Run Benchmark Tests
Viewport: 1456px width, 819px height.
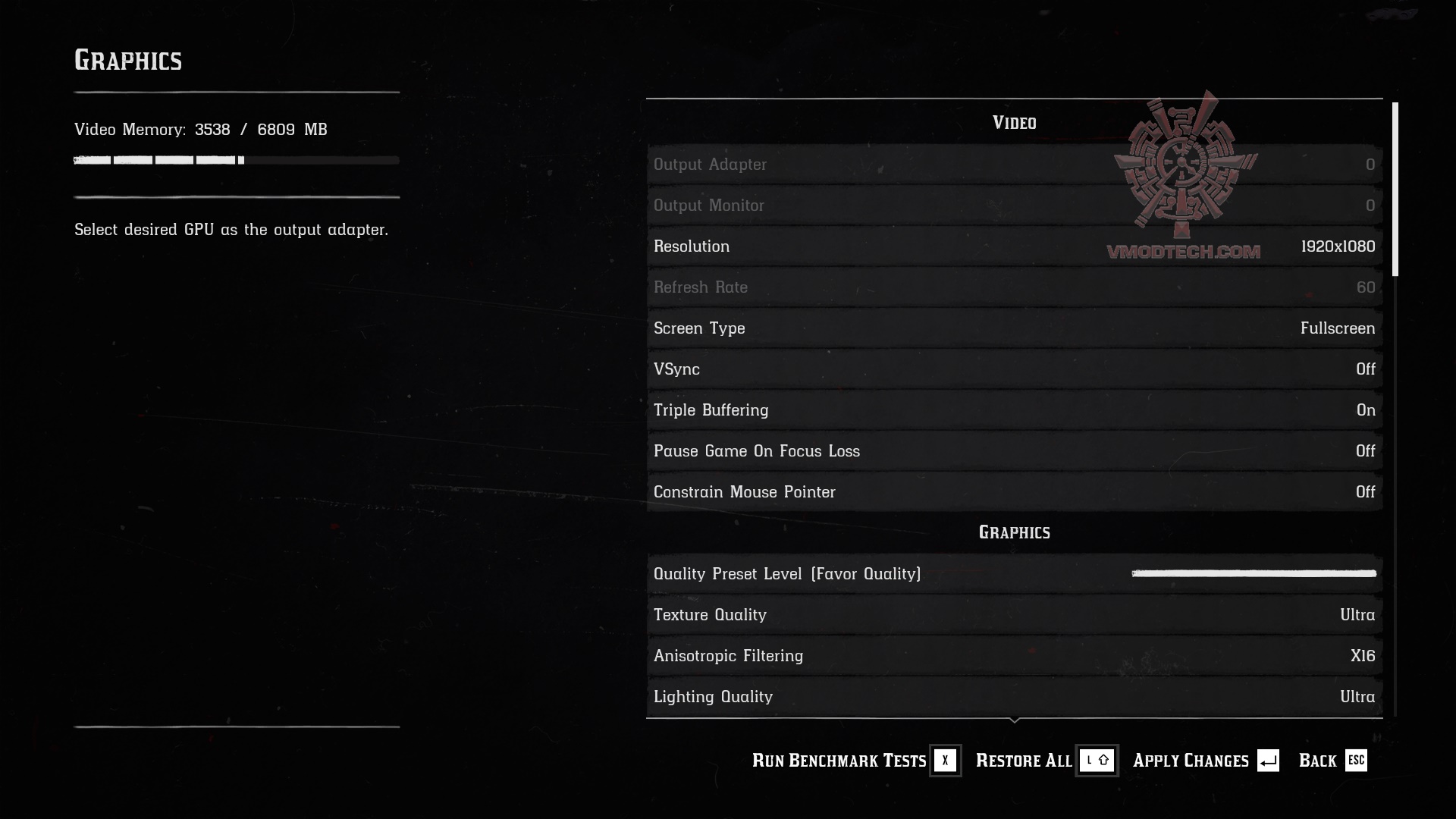[x=838, y=761]
